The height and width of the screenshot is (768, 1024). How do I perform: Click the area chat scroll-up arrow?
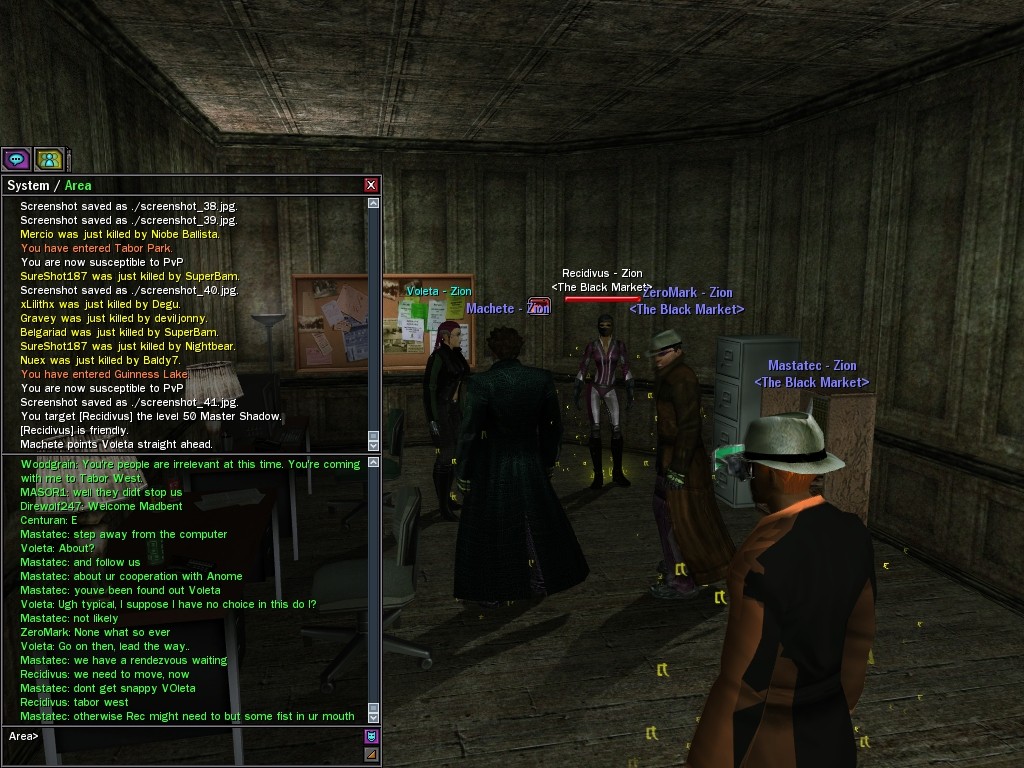[x=374, y=463]
